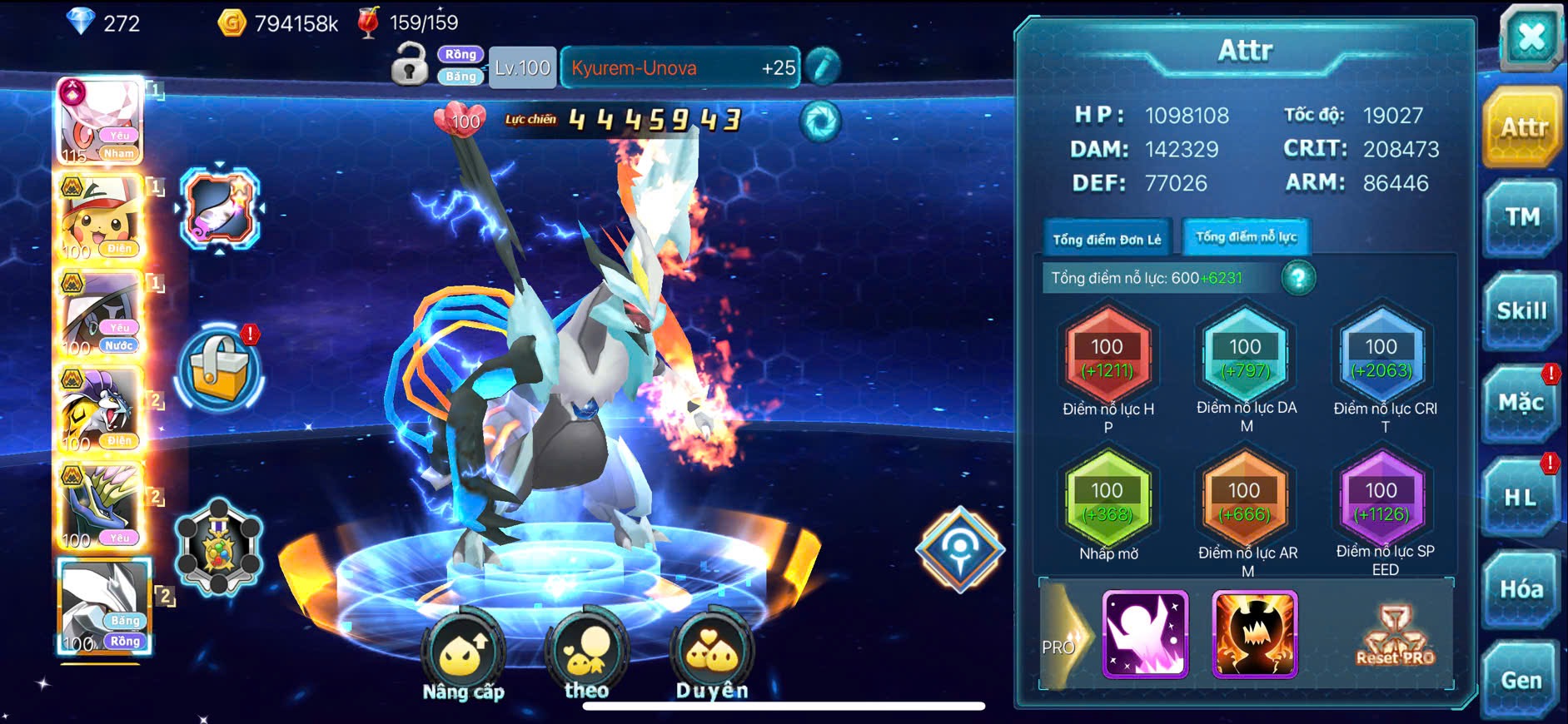Select the HL side tab
The height and width of the screenshot is (724, 1568).
pyautogui.click(x=1521, y=498)
